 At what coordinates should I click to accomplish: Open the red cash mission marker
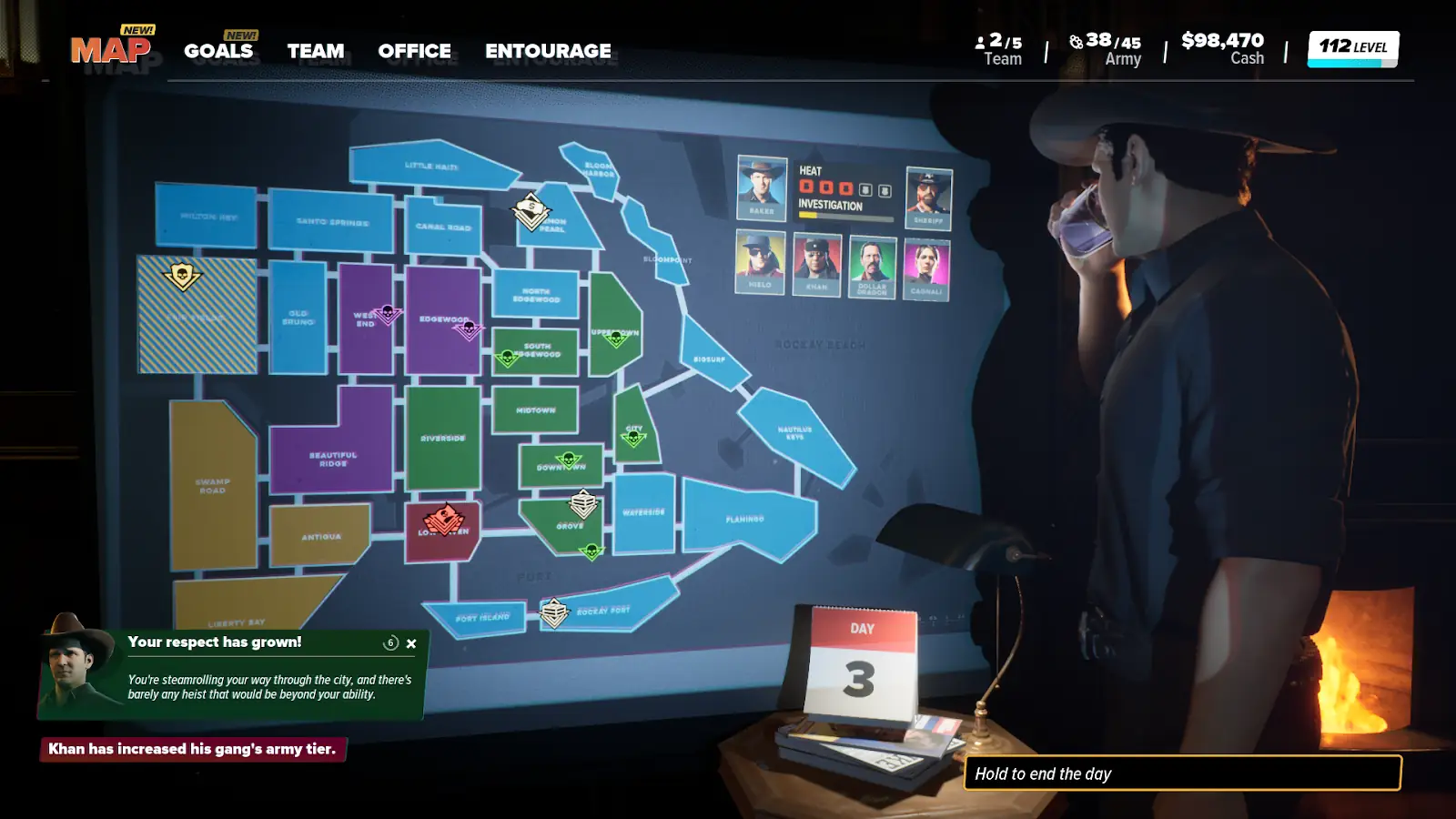tap(444, 520)
